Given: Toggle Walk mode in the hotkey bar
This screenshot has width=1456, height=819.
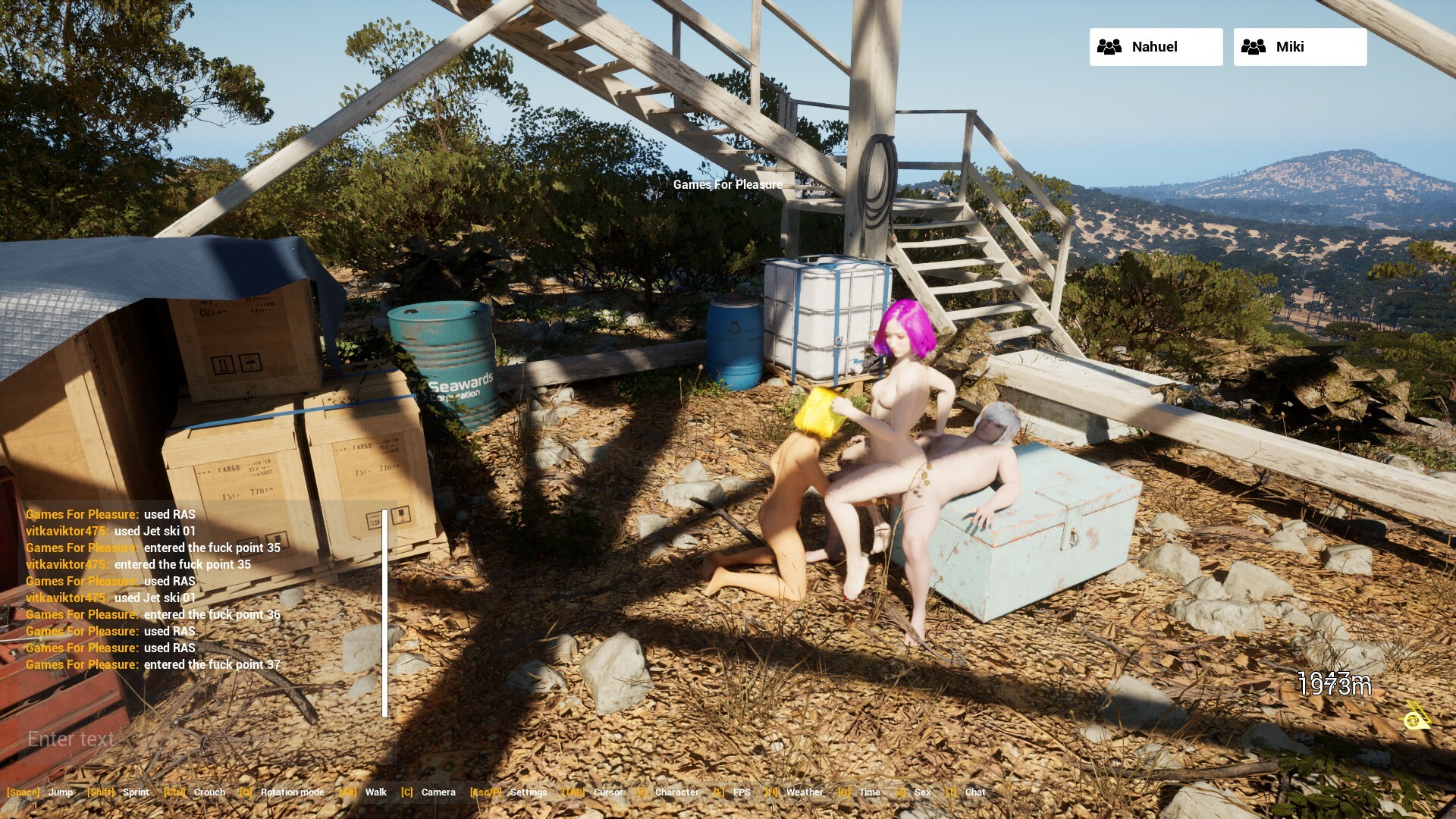Looking at the screenshot, I should [376, 792].
